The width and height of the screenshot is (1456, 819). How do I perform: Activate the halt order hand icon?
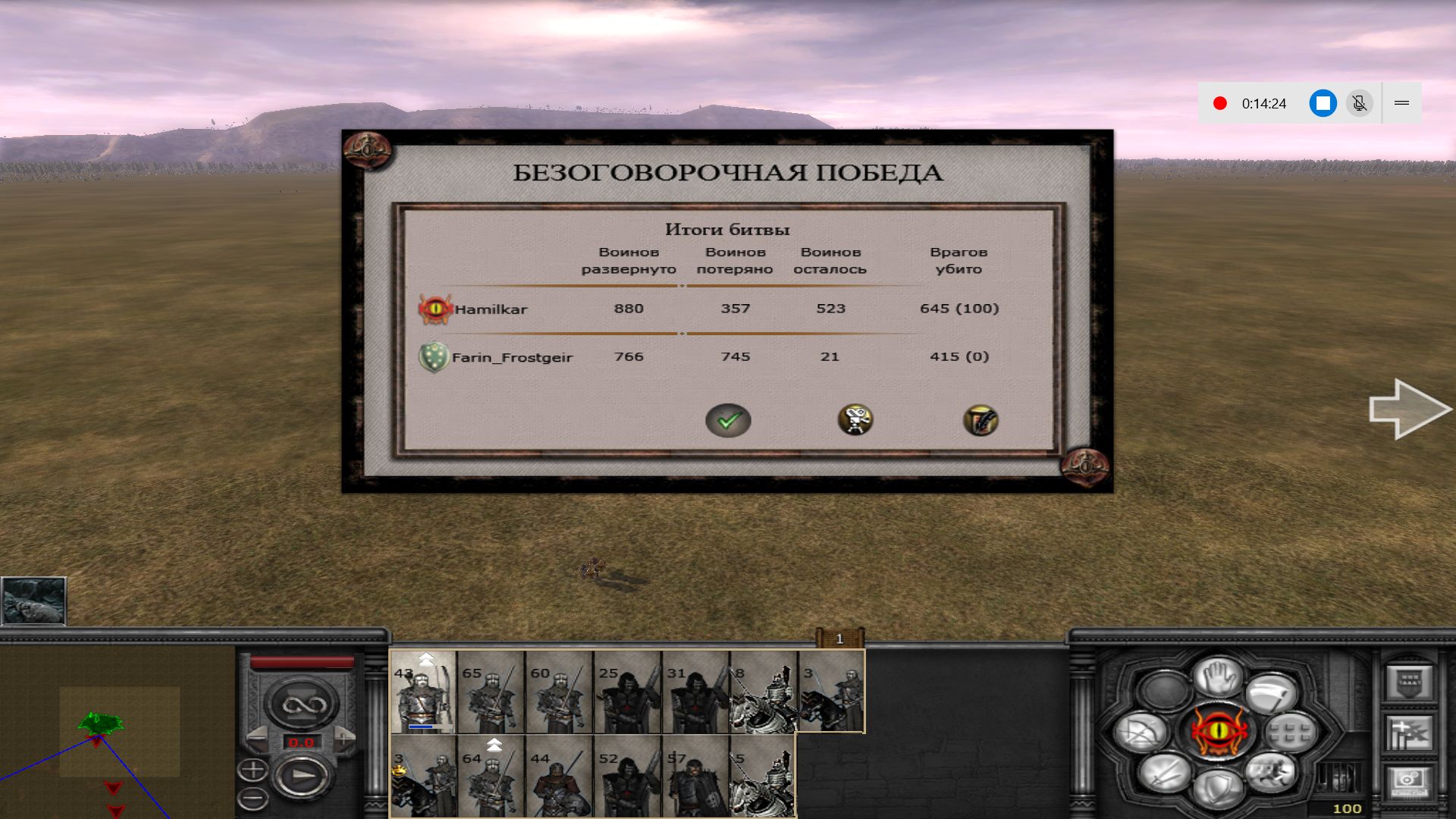1219,675
